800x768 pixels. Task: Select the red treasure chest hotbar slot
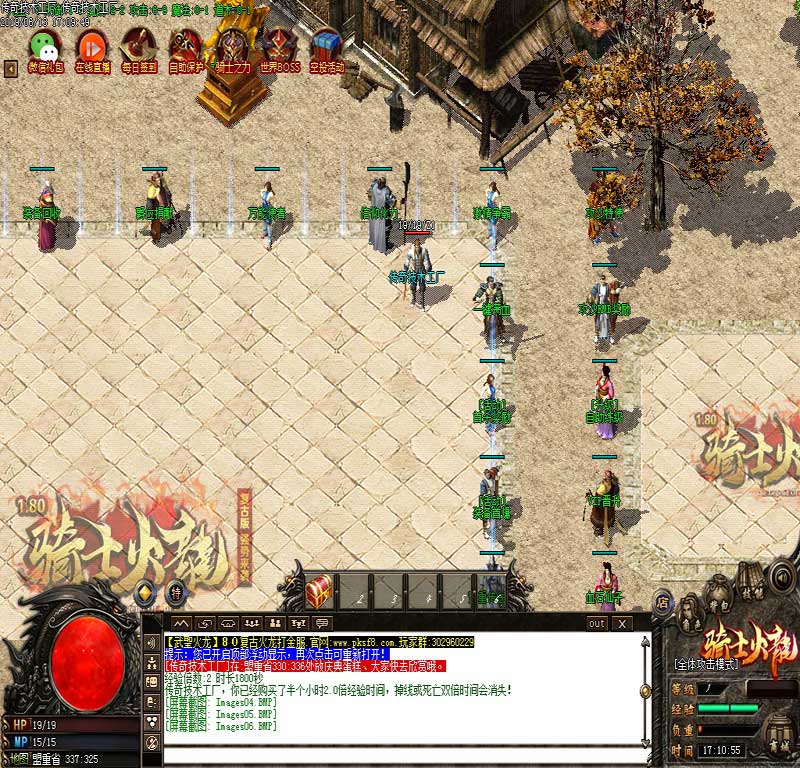(x=319, y=592)
